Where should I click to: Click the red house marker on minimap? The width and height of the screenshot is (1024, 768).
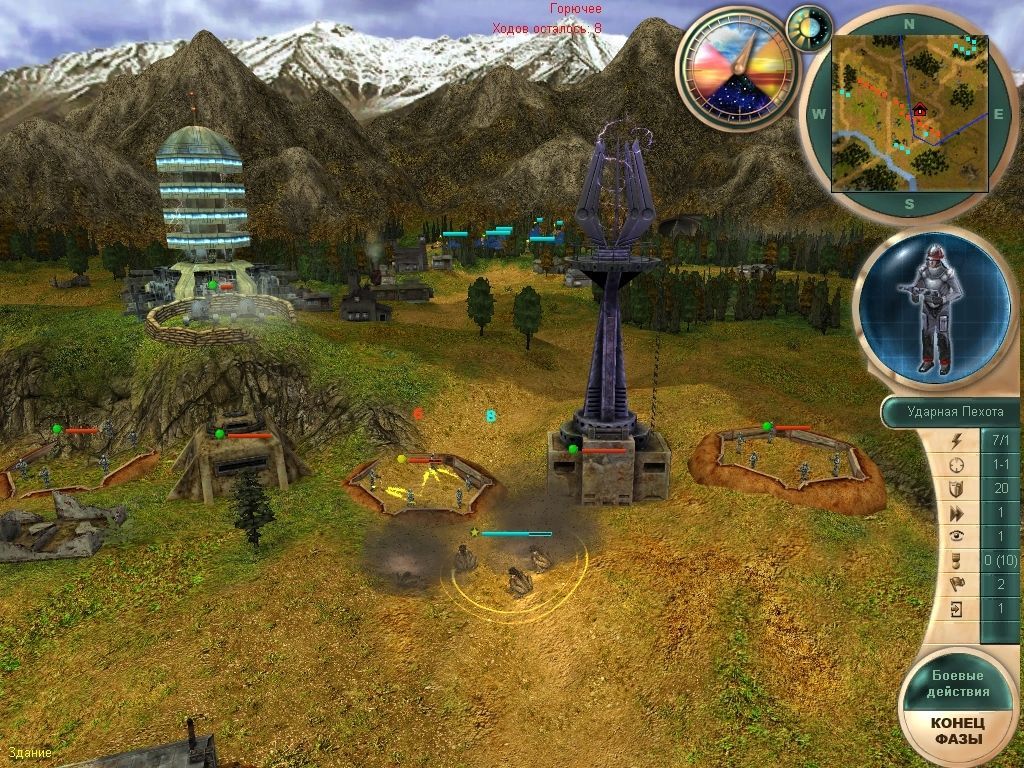[919, 110]
